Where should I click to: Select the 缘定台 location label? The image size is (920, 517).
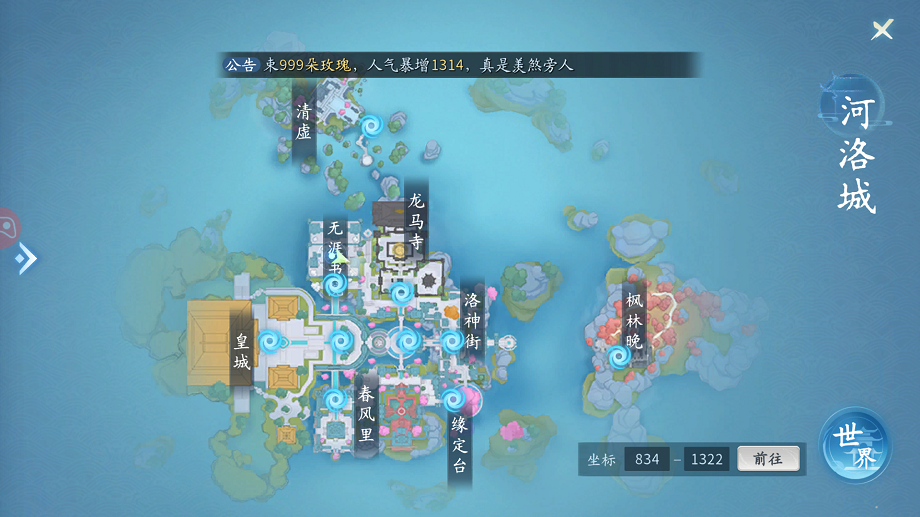tap(459, 445)
